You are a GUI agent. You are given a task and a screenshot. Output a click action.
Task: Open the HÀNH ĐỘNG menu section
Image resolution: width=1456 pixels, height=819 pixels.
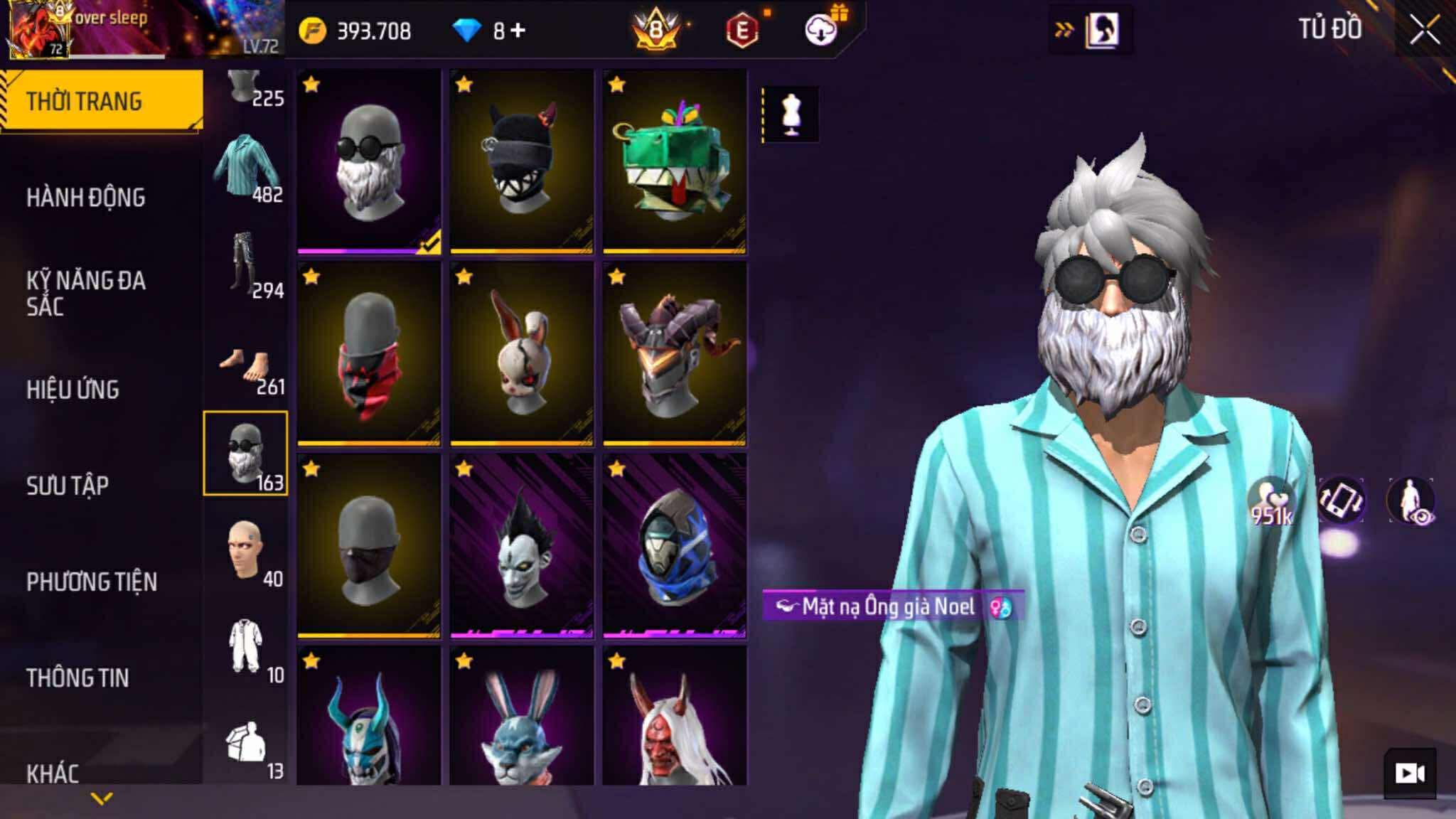(86, 198)
